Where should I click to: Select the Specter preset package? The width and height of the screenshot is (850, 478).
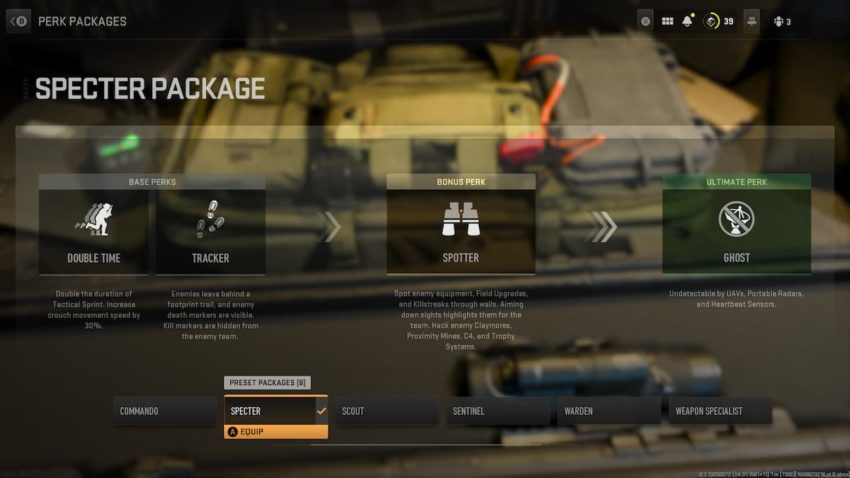[275, 411]
